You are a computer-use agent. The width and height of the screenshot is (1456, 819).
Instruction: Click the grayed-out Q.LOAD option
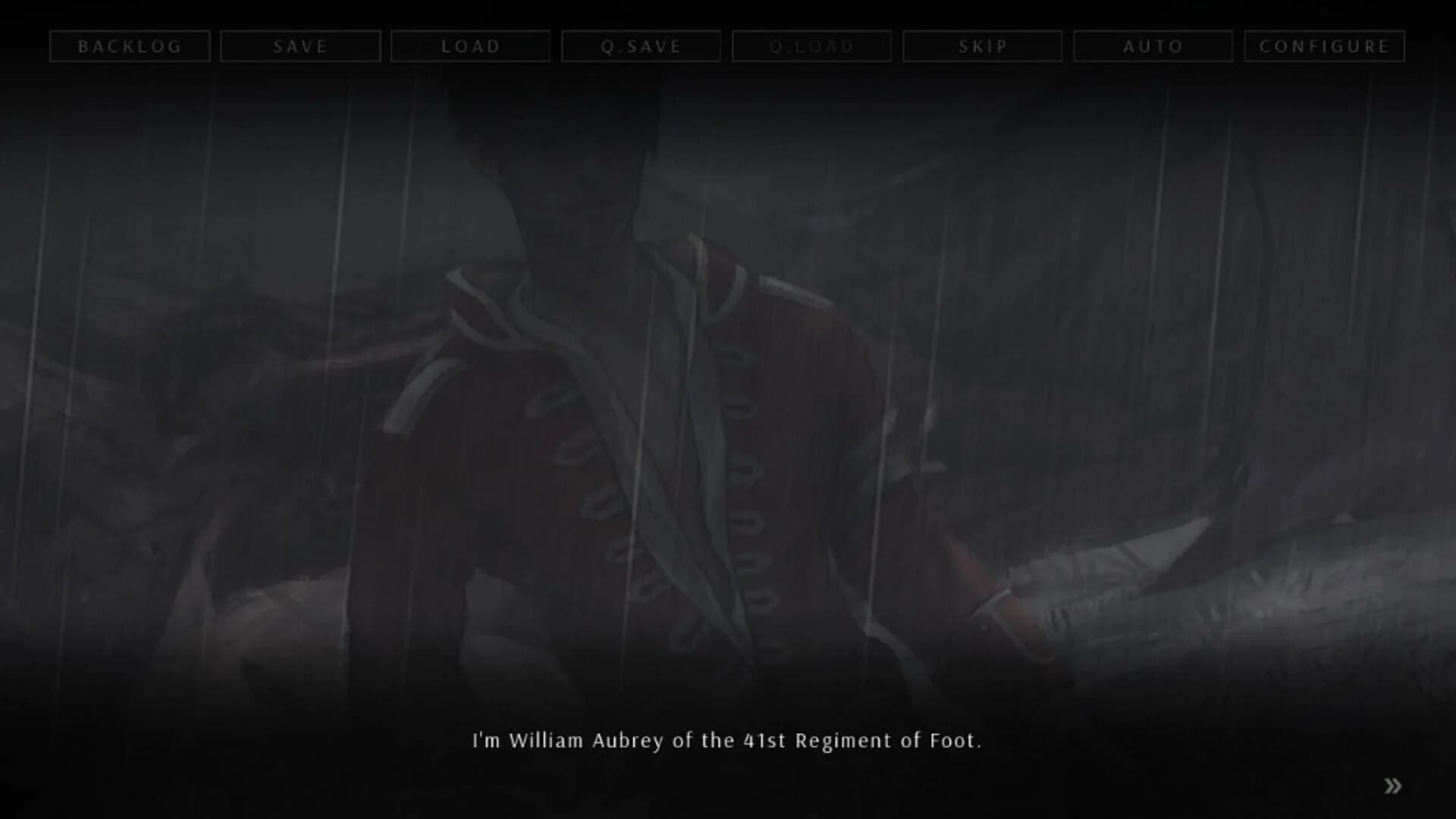pos(811,45)
